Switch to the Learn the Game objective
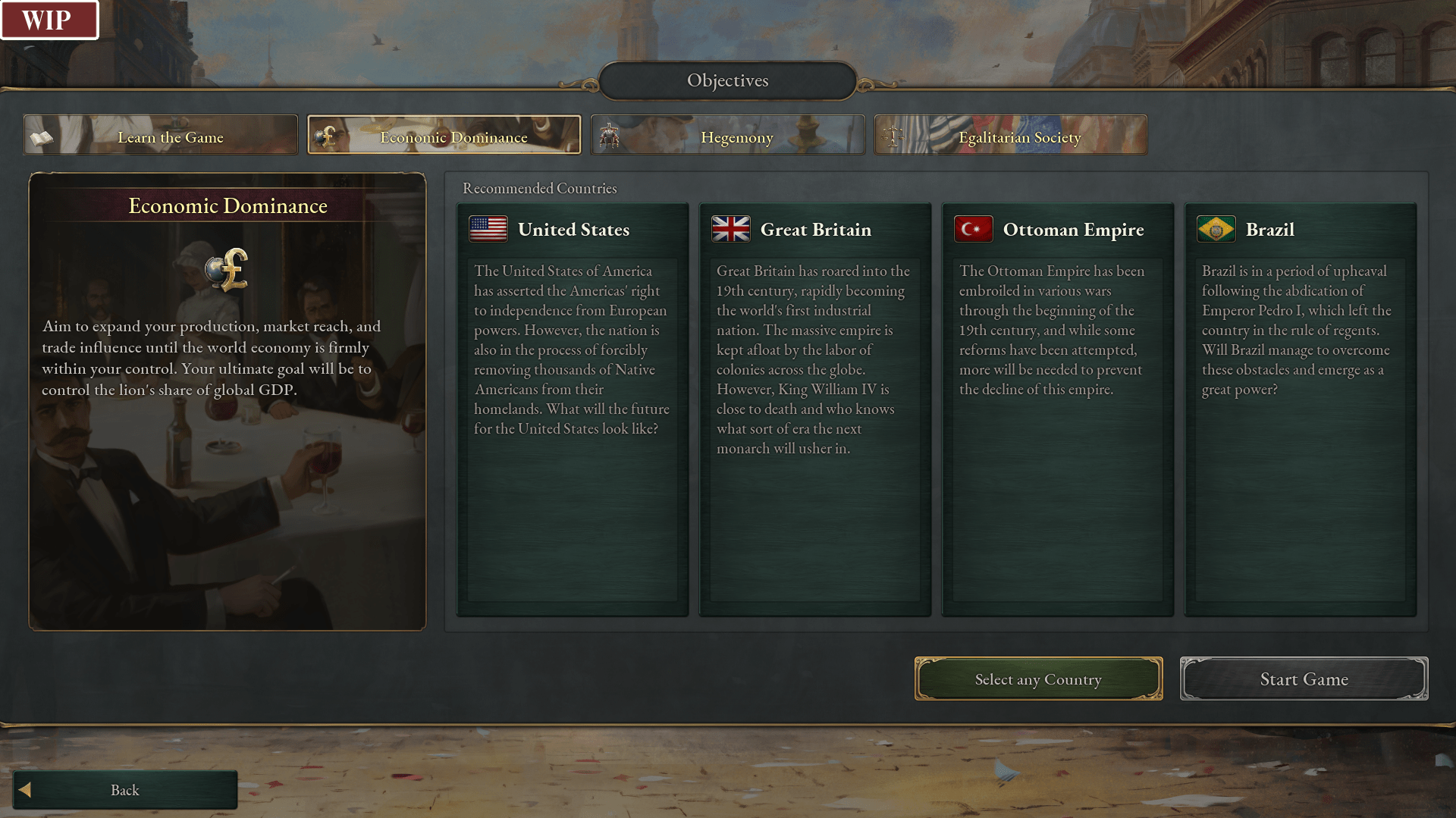Viewport: 1456px width, 818px height. point(161,136)
